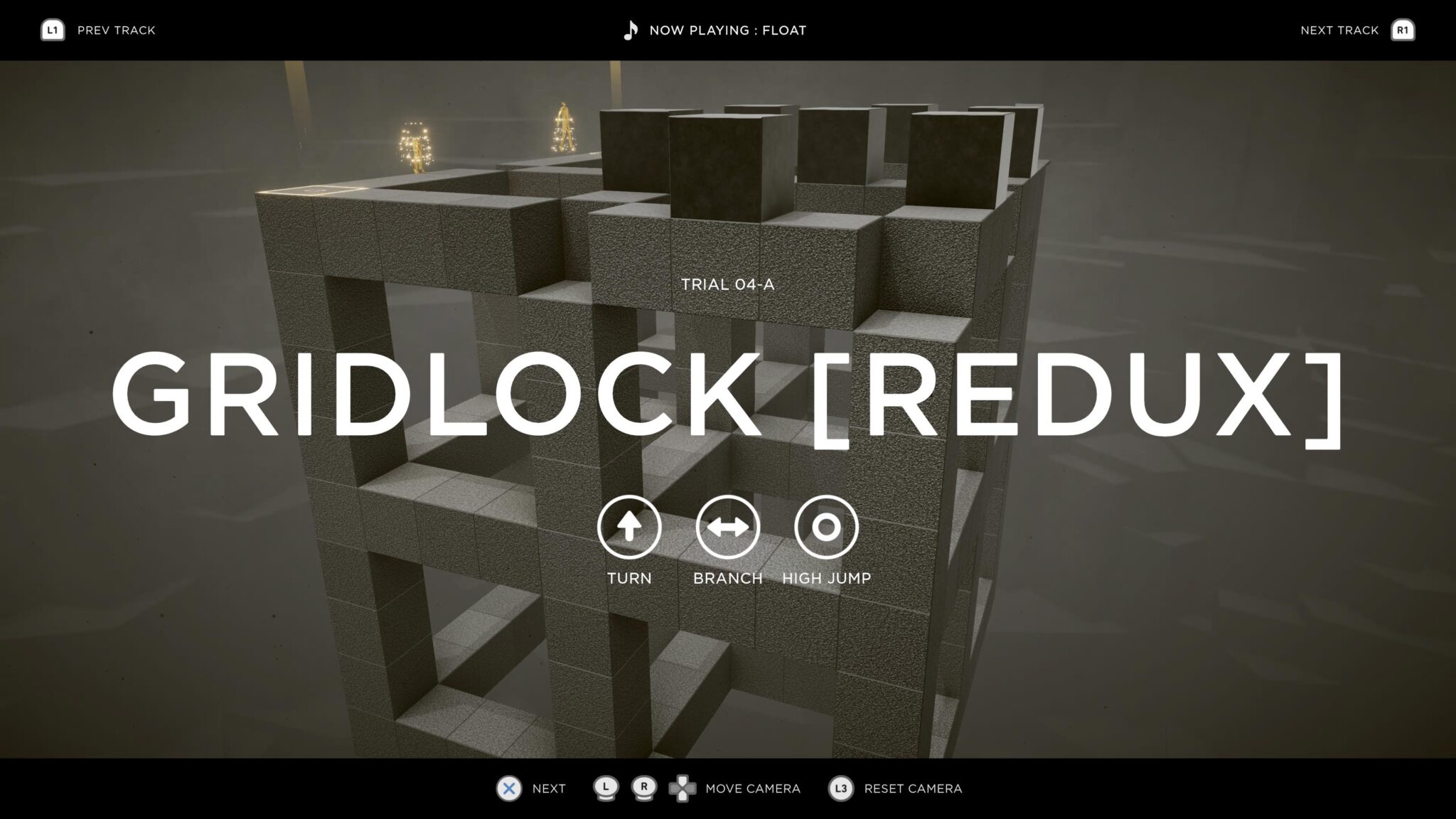Select the High Jump ability icon
The image size is (1456, 819).
pyautogui.click(x=826, y=528)
